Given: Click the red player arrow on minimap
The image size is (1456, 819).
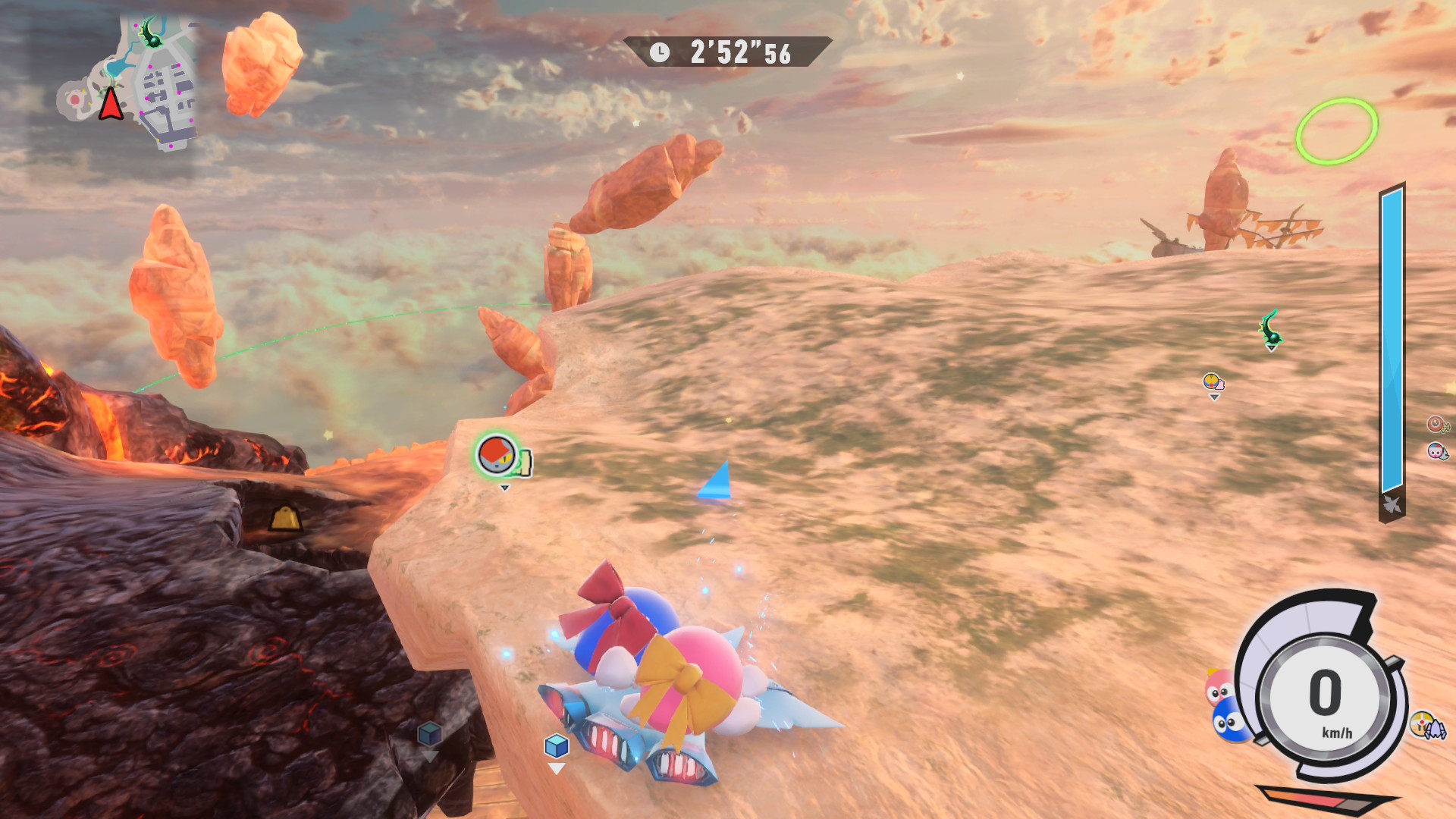Looking at the screenshot, I should click(x=111, y=105).
